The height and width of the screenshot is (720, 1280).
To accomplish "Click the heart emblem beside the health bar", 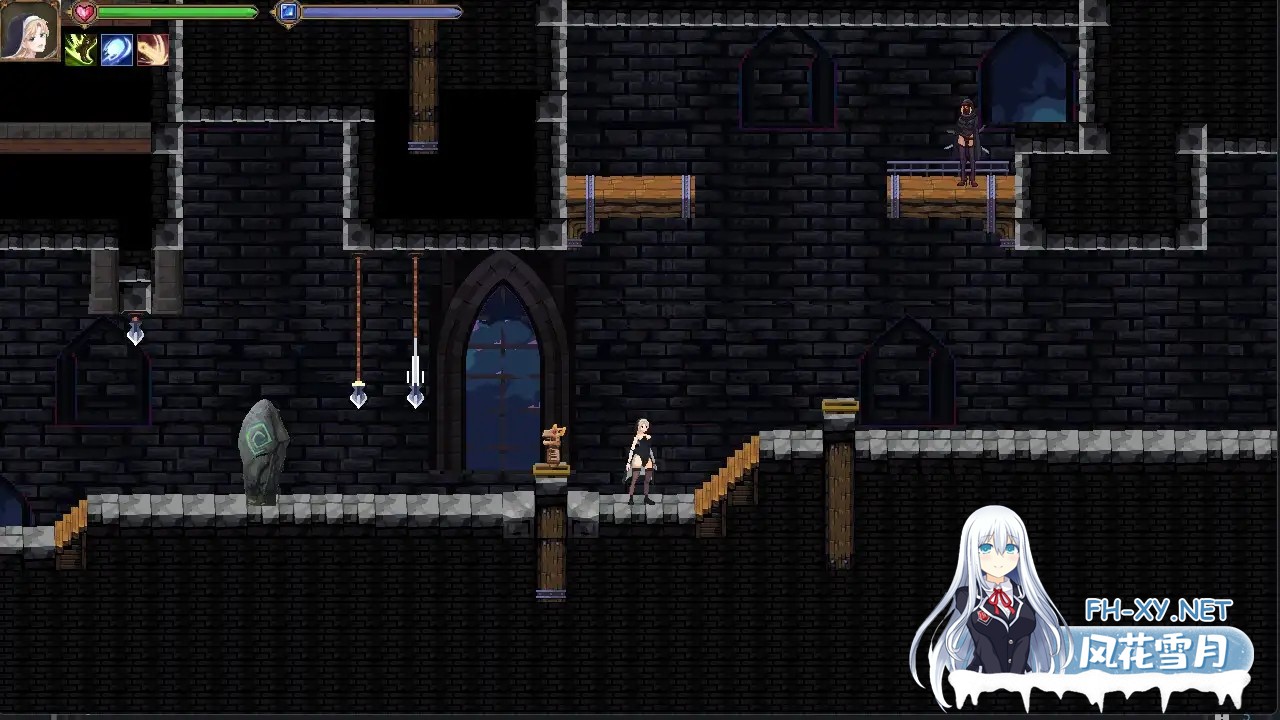I will tap(84, 12).
